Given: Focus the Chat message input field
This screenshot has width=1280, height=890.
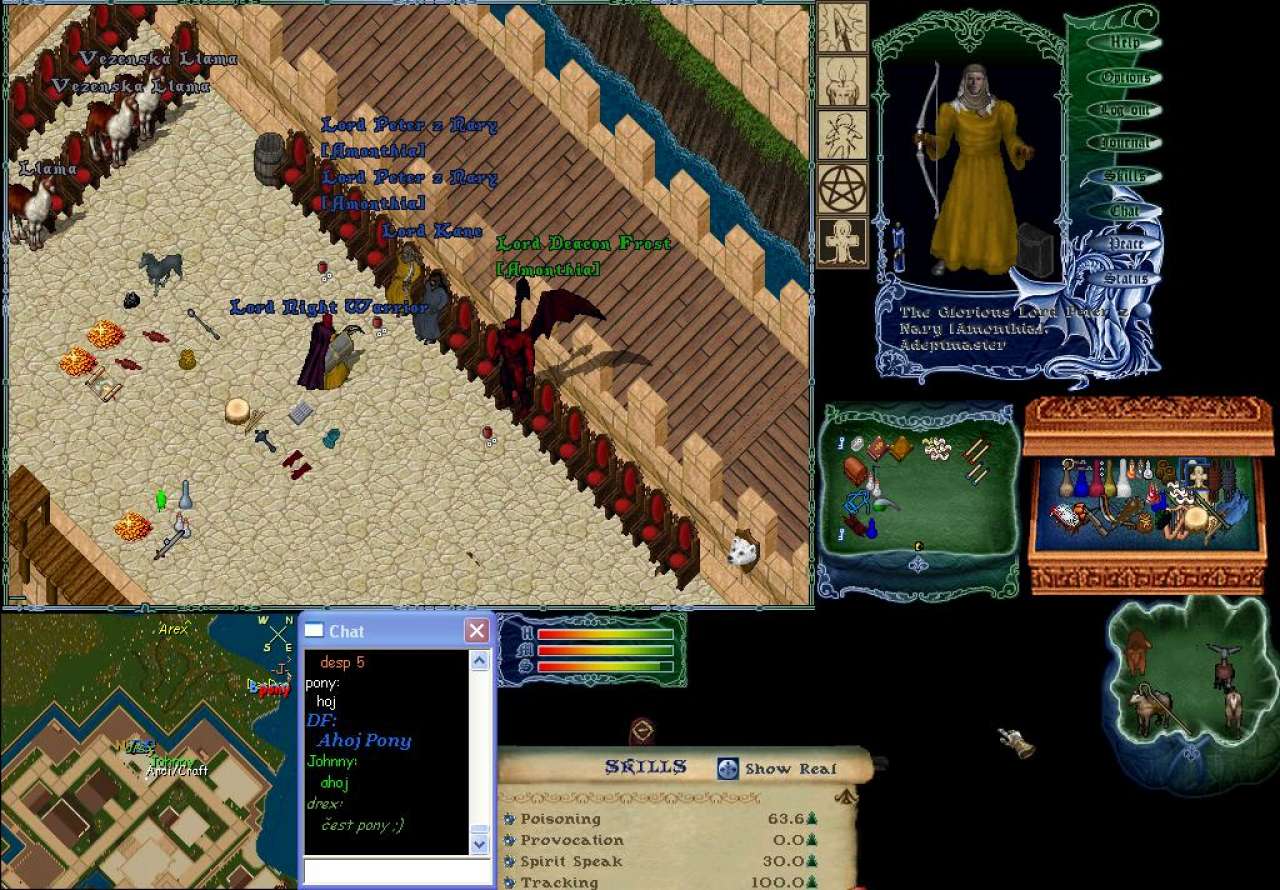Looking at the screenshot, I should click(x=396, y=871).
